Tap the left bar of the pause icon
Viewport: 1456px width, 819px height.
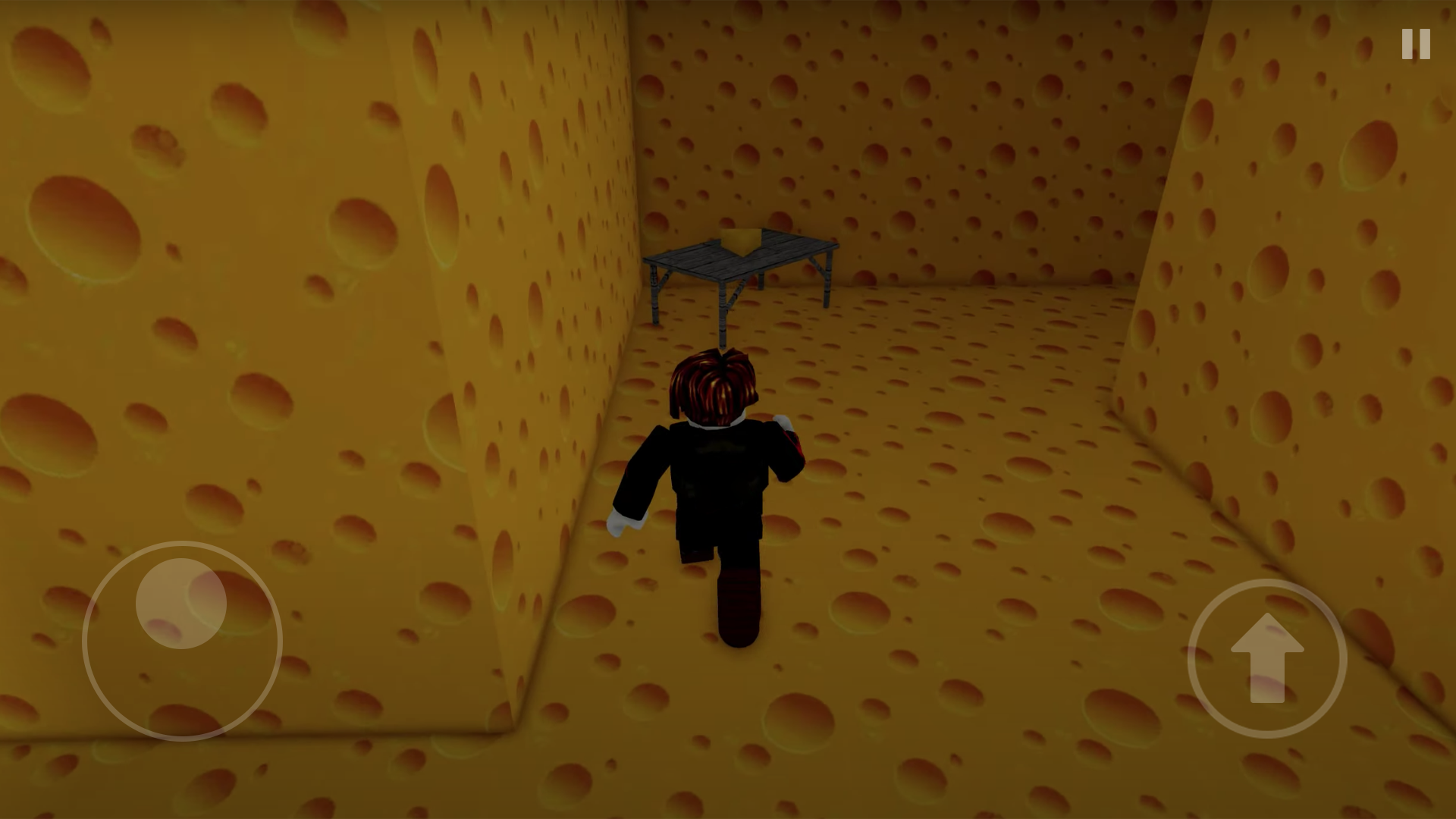tap(1407, 45)
